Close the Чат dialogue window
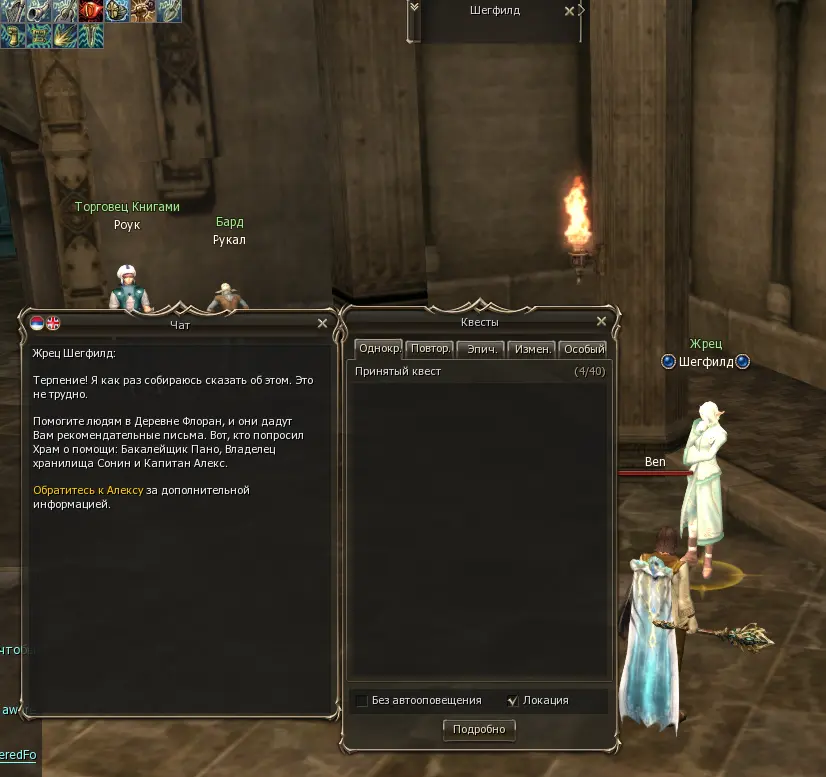The image size is (826, 777). (x=322, y=323)
